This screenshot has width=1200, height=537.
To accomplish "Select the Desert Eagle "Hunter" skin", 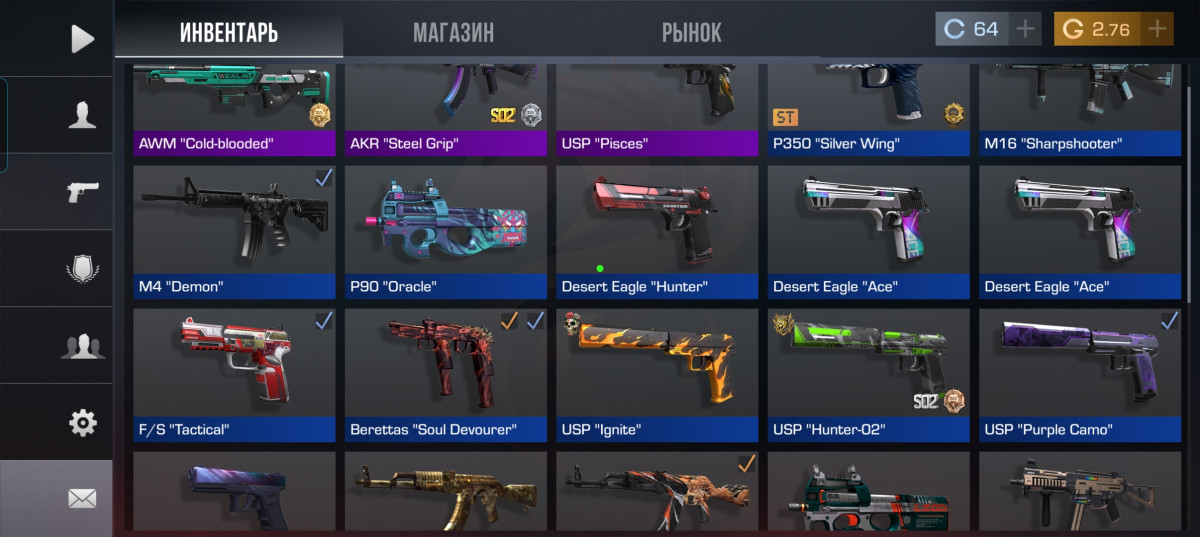I will [x=658, y=232].
